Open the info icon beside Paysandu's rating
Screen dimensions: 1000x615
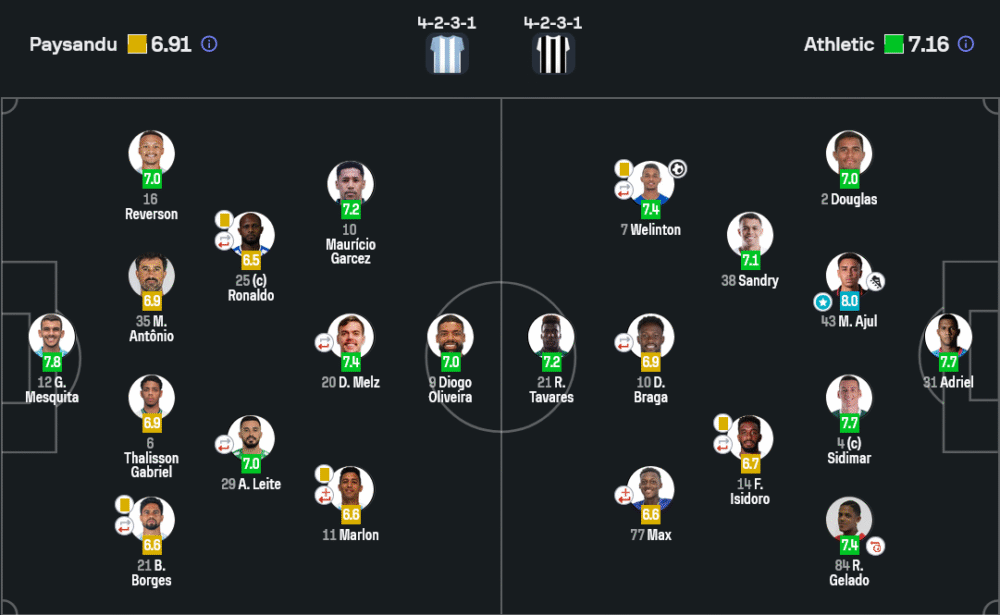point(209,44)
